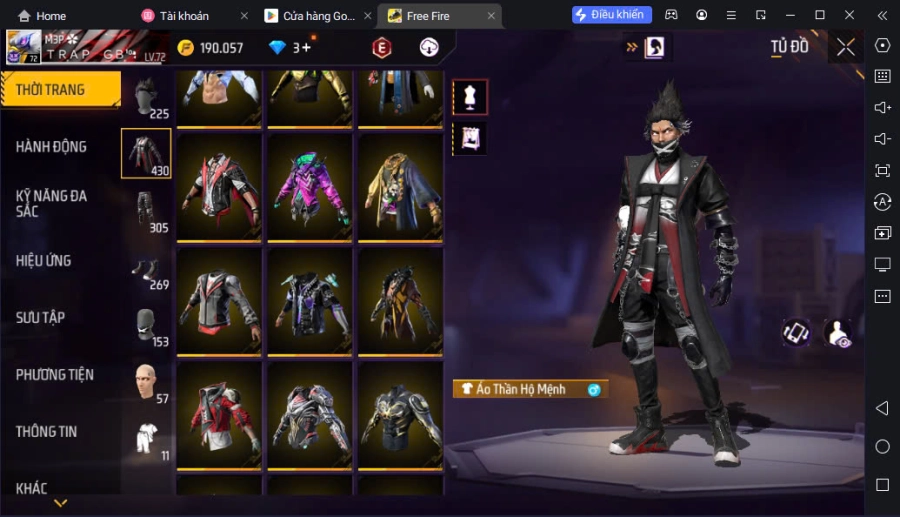Go to the Sưu Tập category

41,318
